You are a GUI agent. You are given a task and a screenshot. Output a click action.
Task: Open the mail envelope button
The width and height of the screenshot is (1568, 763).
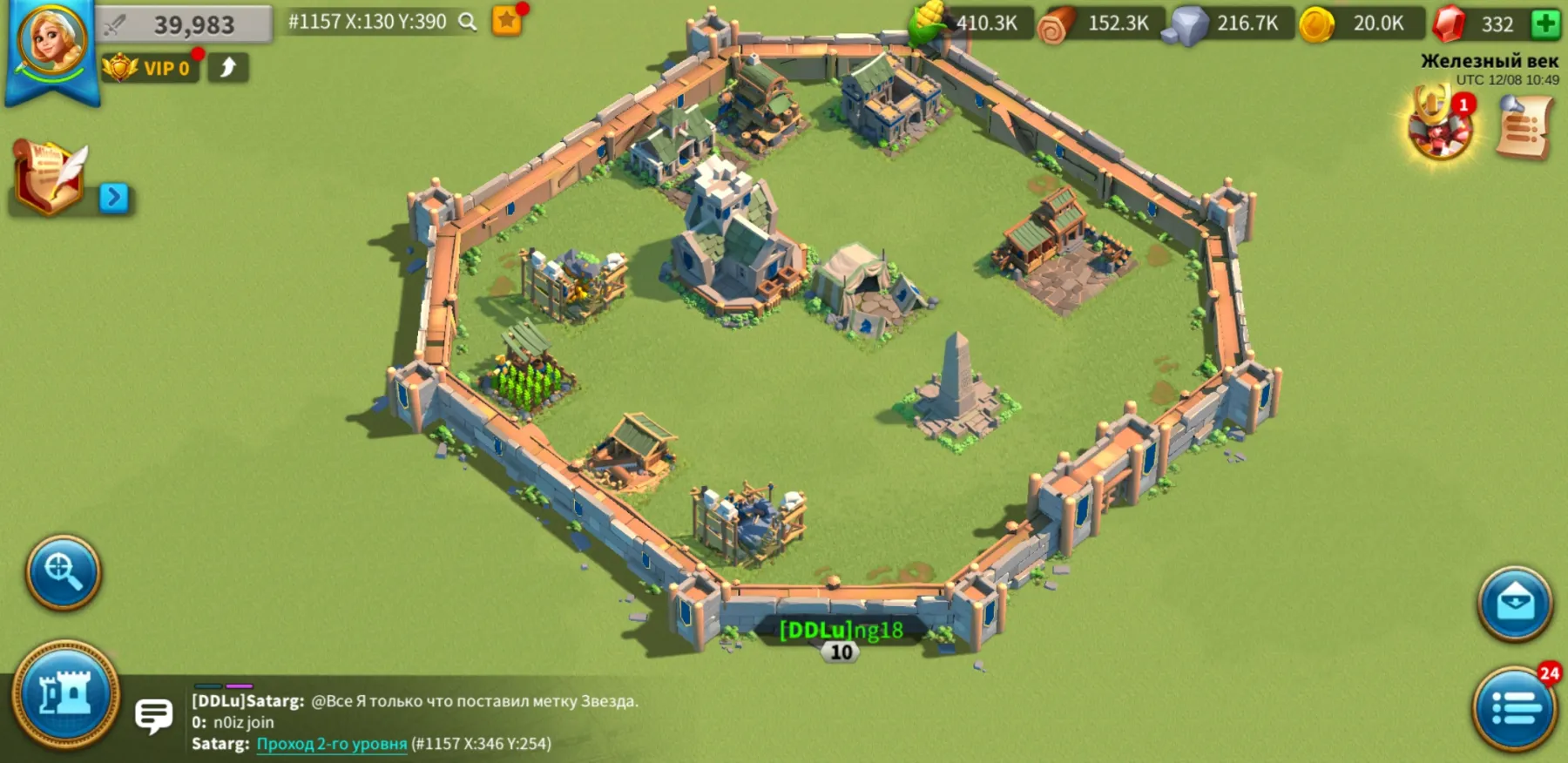(x=1515, y=603)
